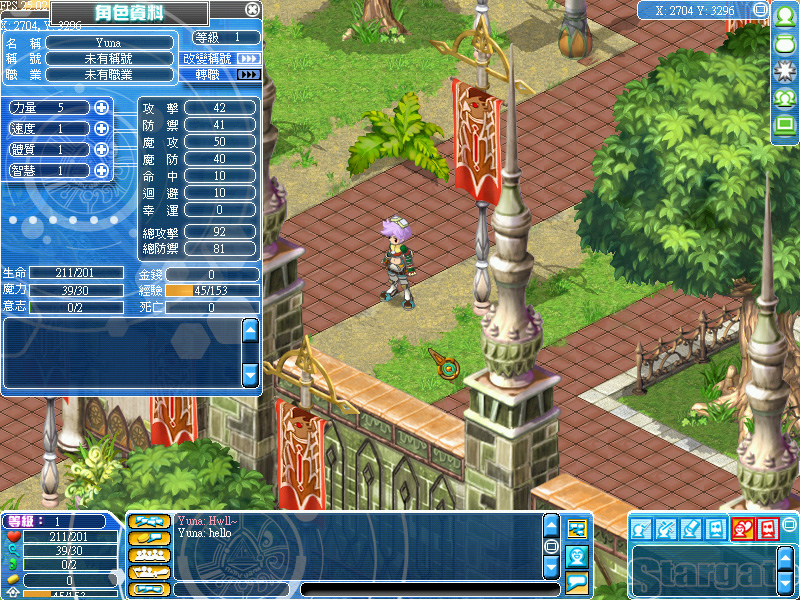Add a point to 速度 speed

pyautogui.click(x=101, y=128)
